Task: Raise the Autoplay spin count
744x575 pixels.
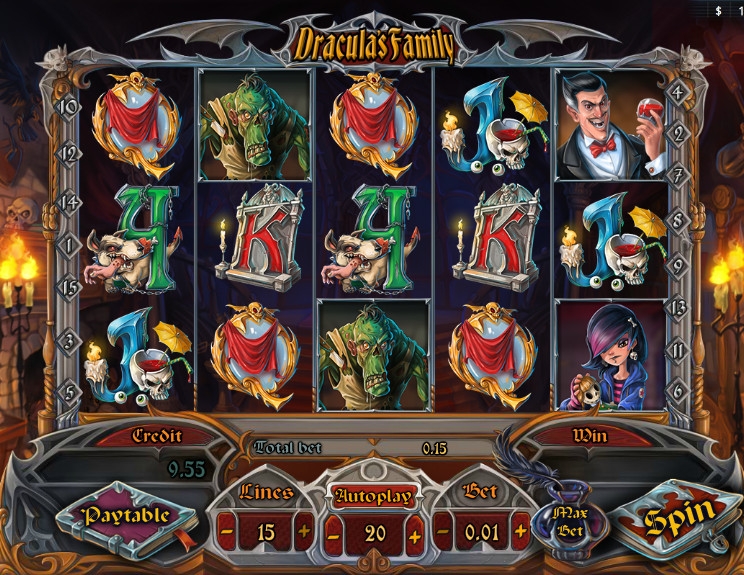Action: point(414,534)
